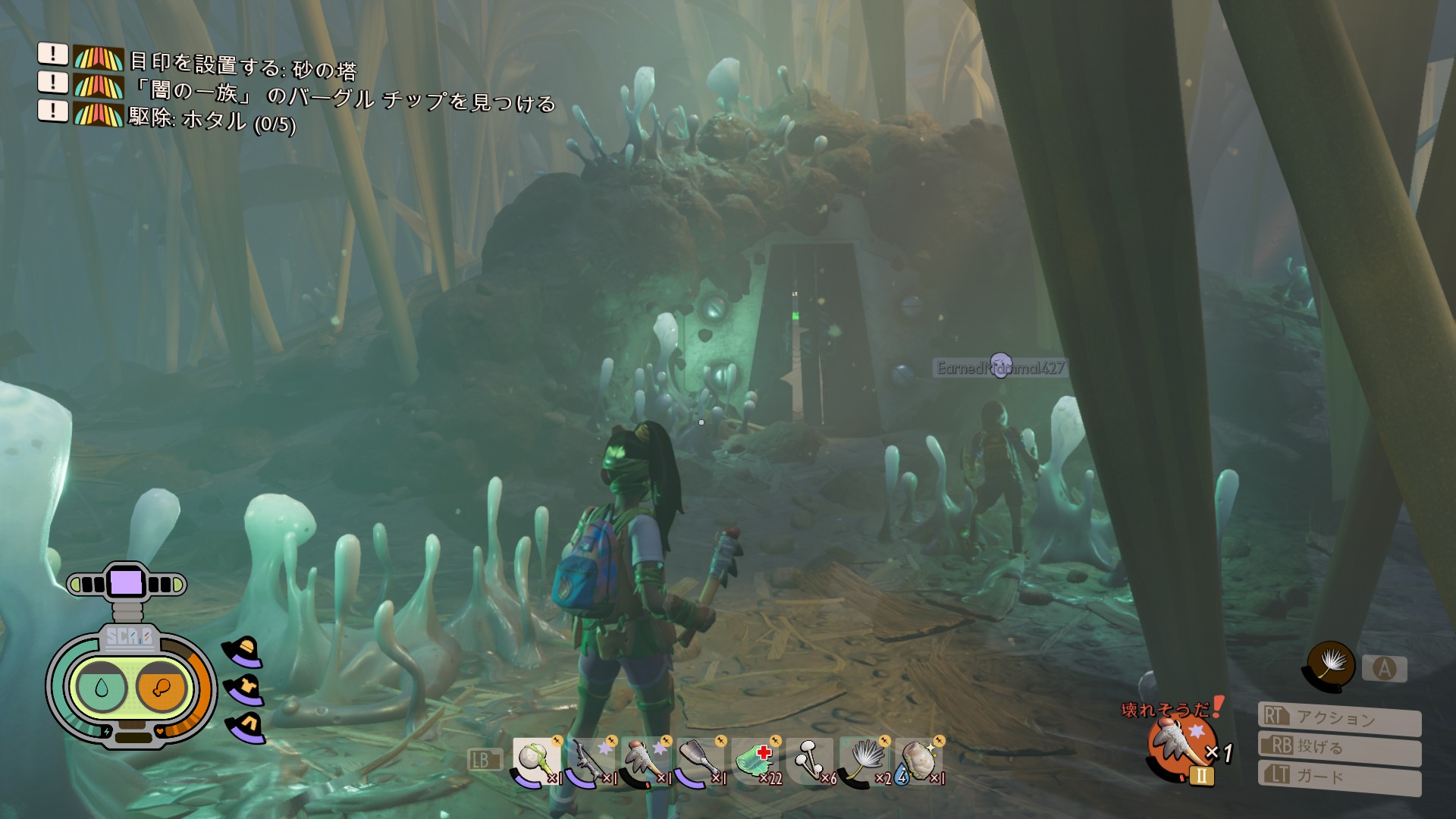
Task: Click the ホタル extermination quest (0/5)
Action: tap(212, 120)
